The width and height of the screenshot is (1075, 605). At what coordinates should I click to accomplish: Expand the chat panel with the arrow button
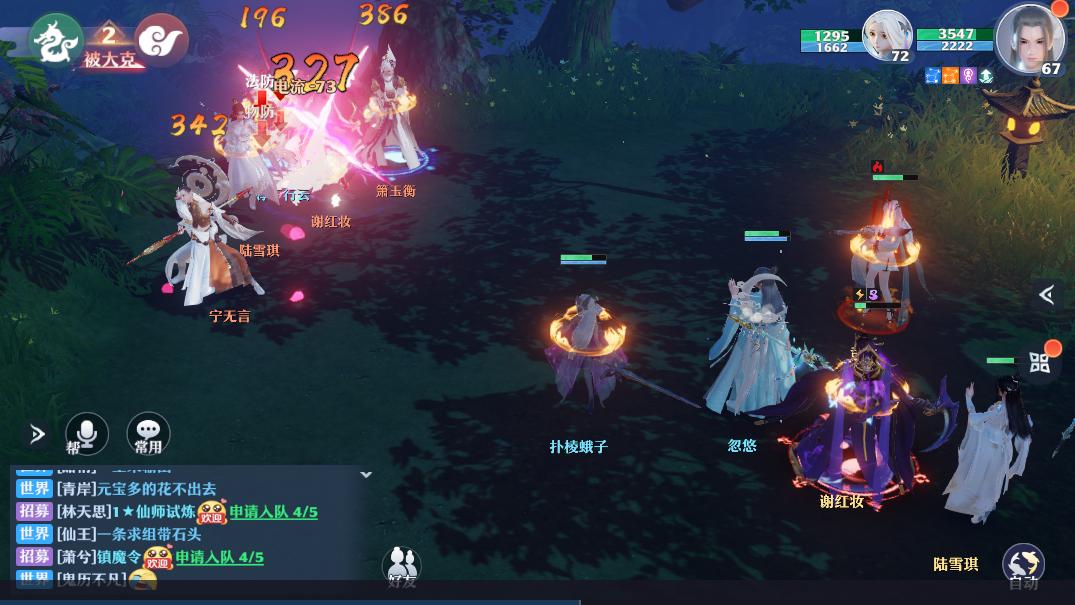[37, 434]
